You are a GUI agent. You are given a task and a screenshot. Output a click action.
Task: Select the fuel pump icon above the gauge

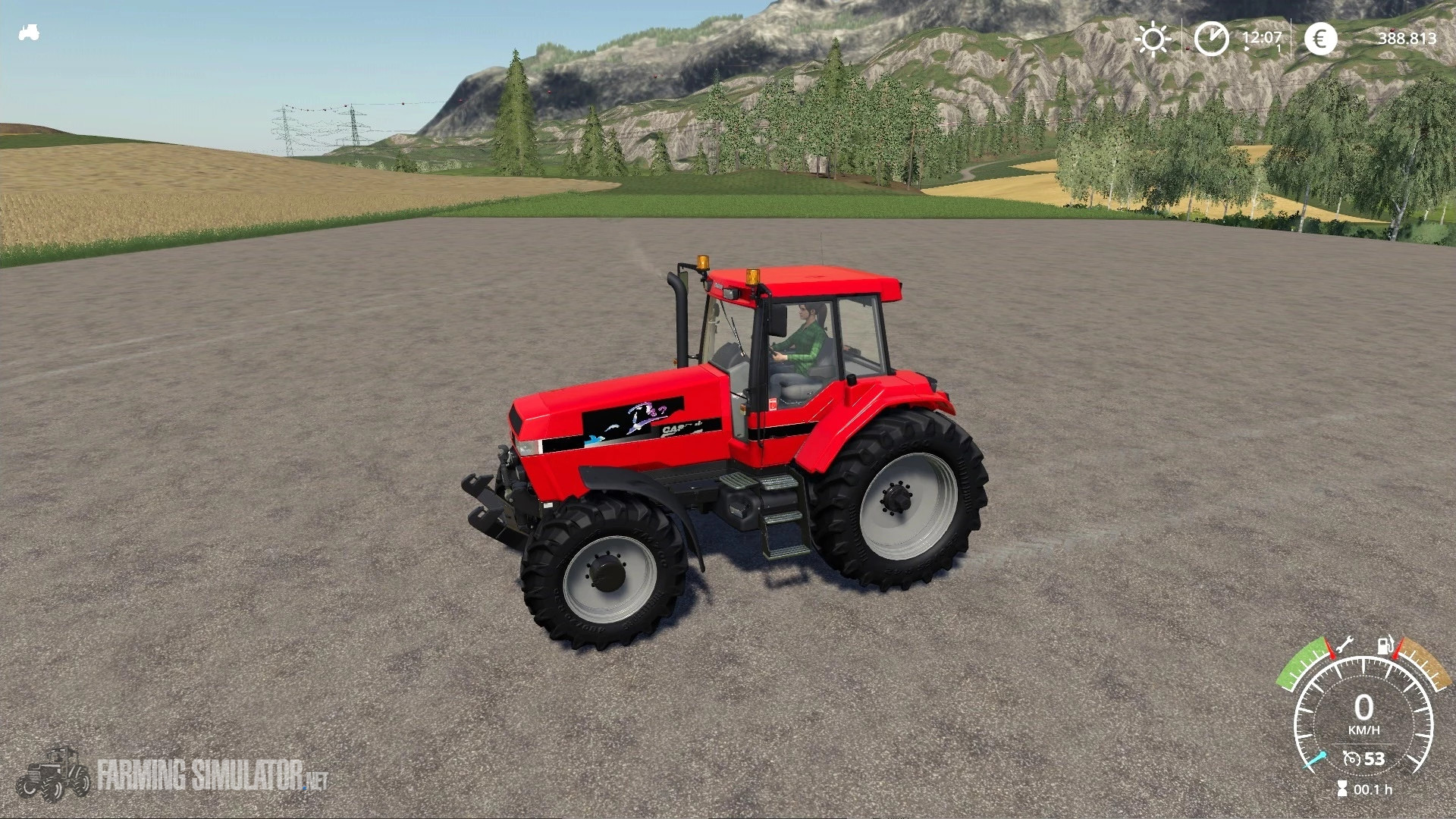1385,645
